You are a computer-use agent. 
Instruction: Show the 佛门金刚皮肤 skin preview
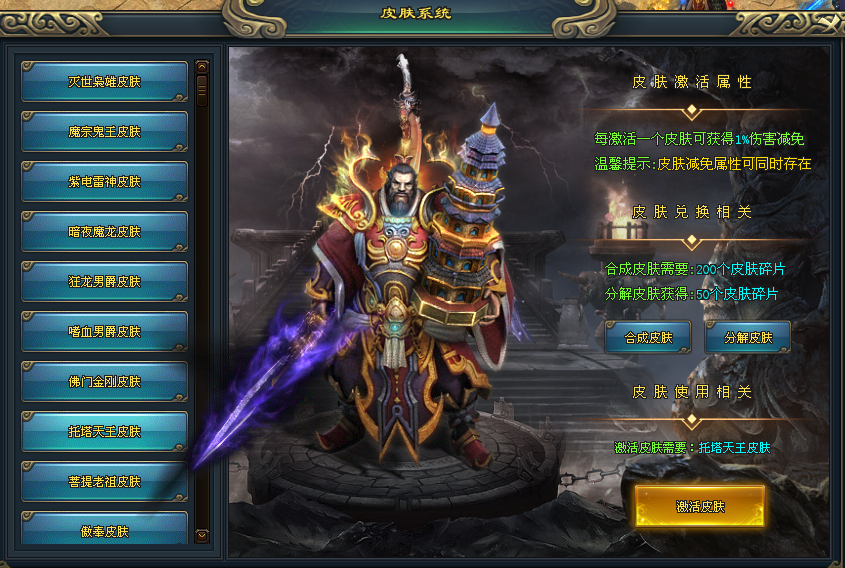click(x=104, y=382)
